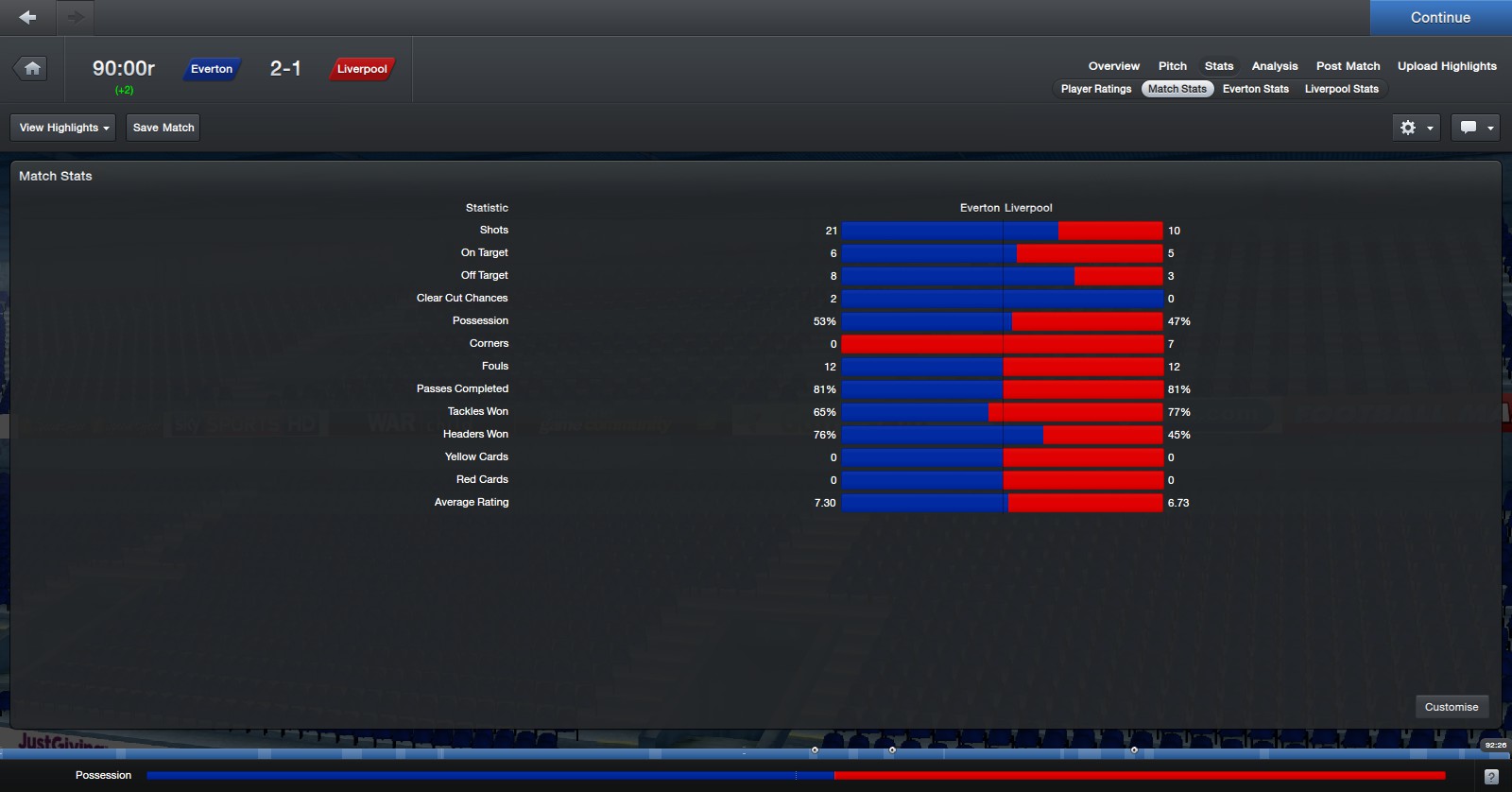Click the help question mark icon
Screen dimensions: 1512x792
[x=1491, y=777]
